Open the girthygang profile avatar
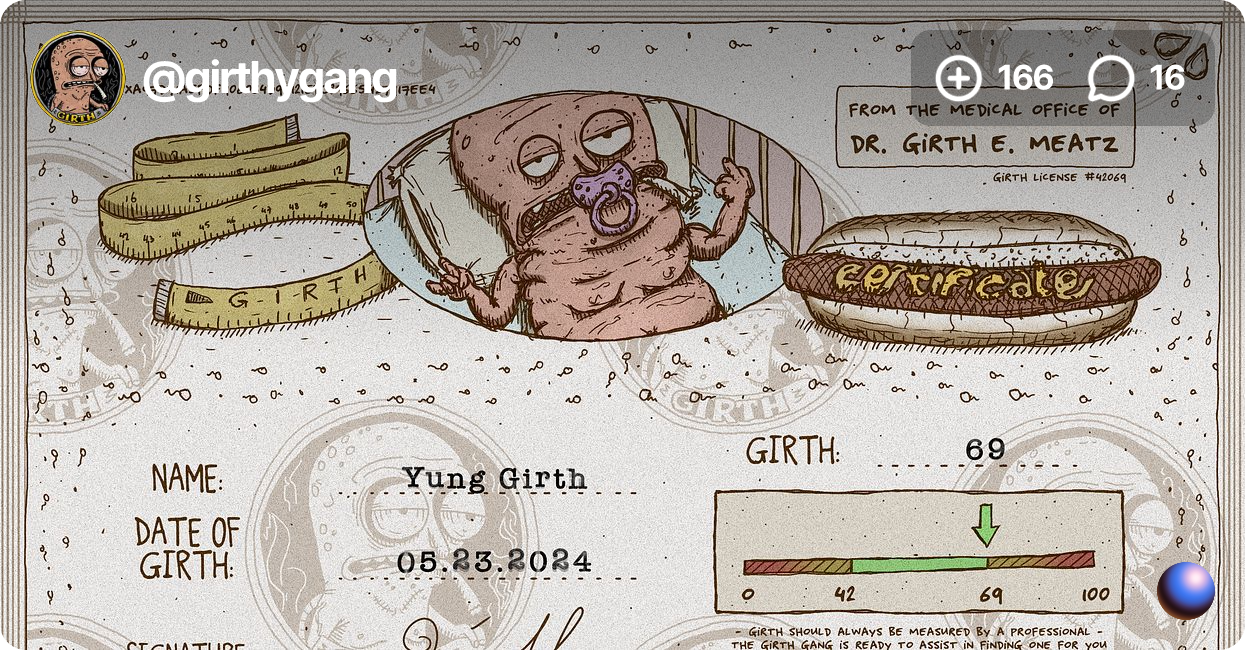 78,78
